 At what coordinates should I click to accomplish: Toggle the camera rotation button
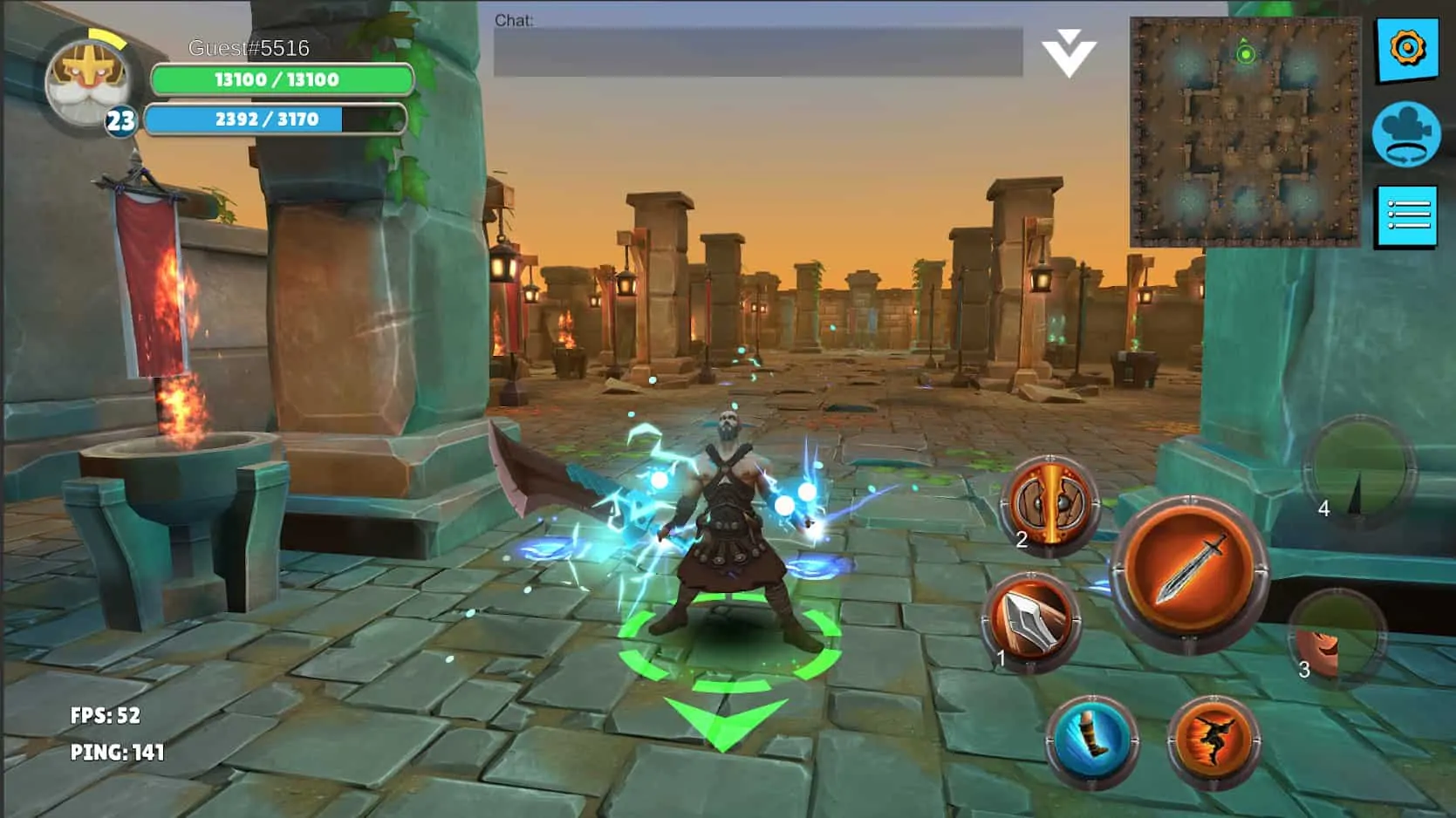pyautogui.click(x=1405, y=133)
